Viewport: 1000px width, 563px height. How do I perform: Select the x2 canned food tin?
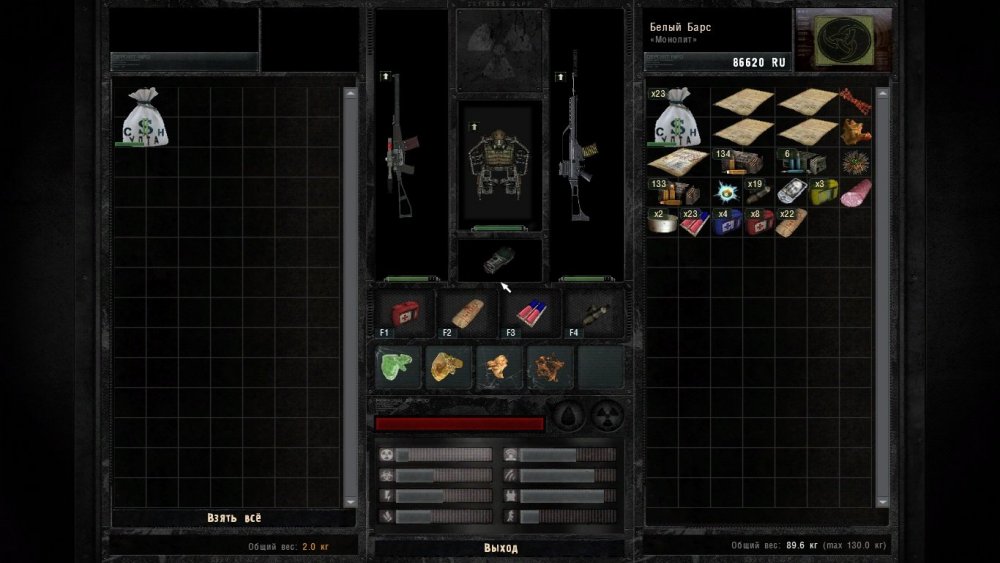pyautogui.click(x=662, y=221)
